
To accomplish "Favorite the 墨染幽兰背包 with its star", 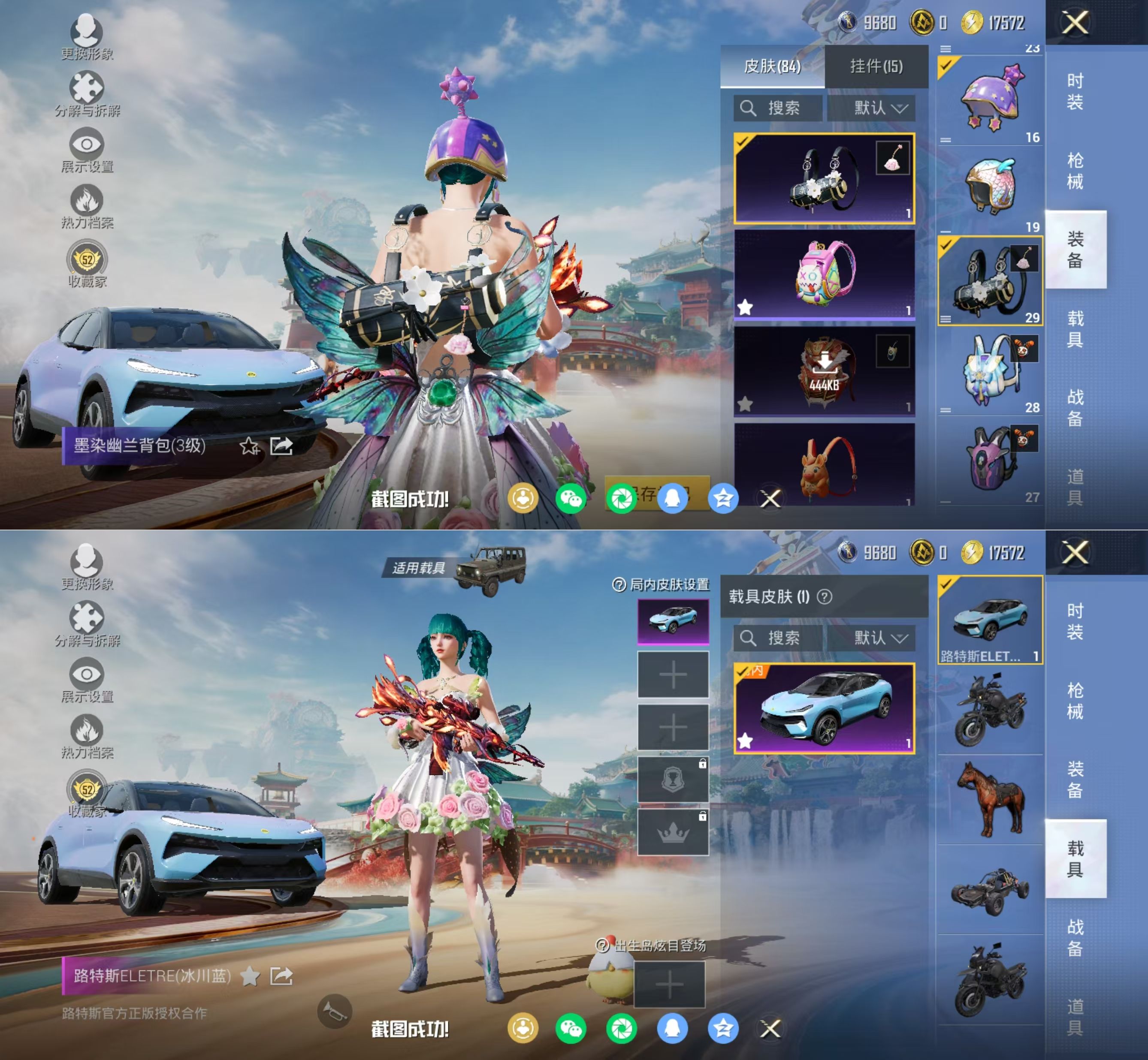I will pos(250,446).
